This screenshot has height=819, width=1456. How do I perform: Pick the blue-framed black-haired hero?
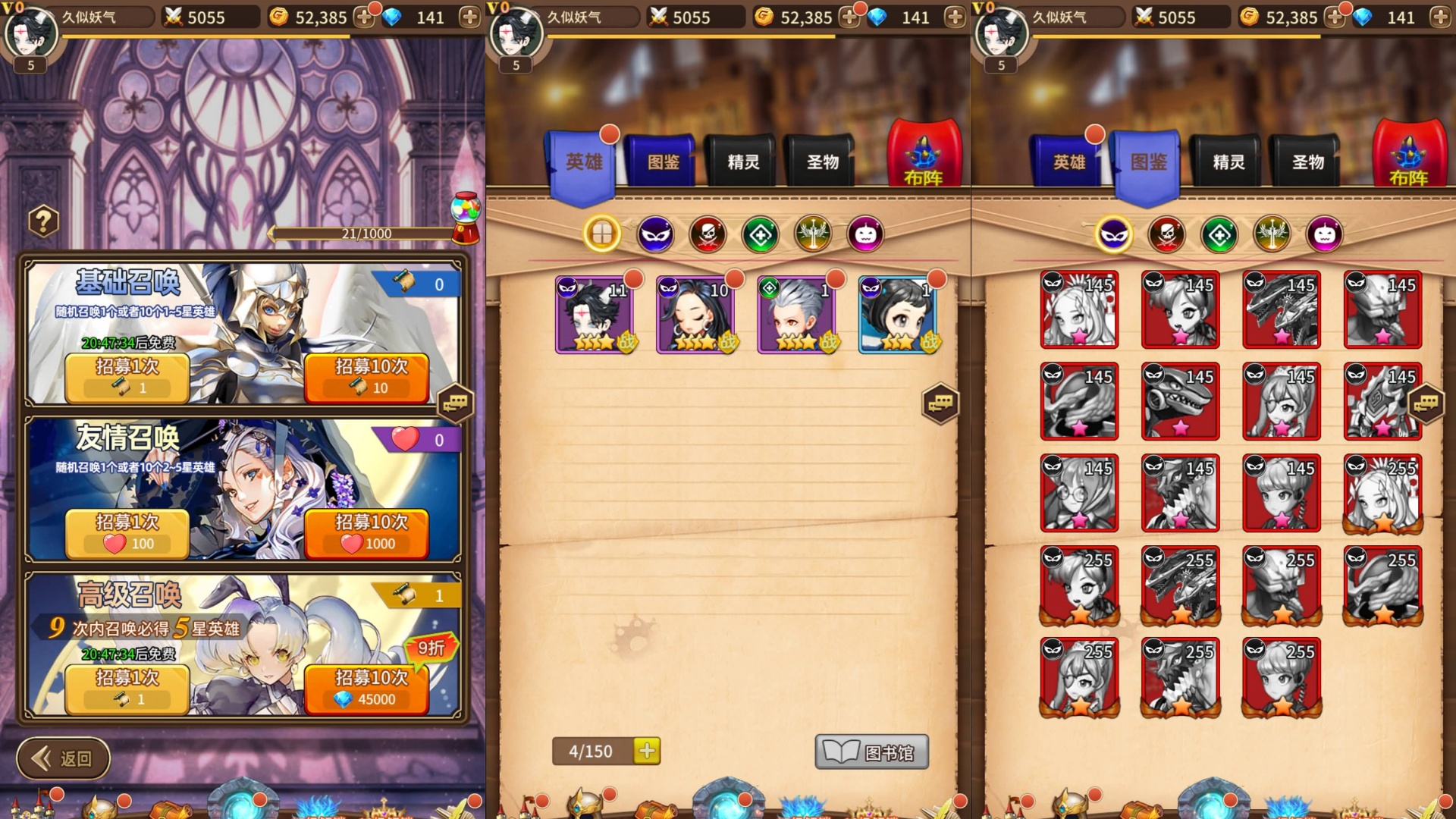tap(899, 315)
